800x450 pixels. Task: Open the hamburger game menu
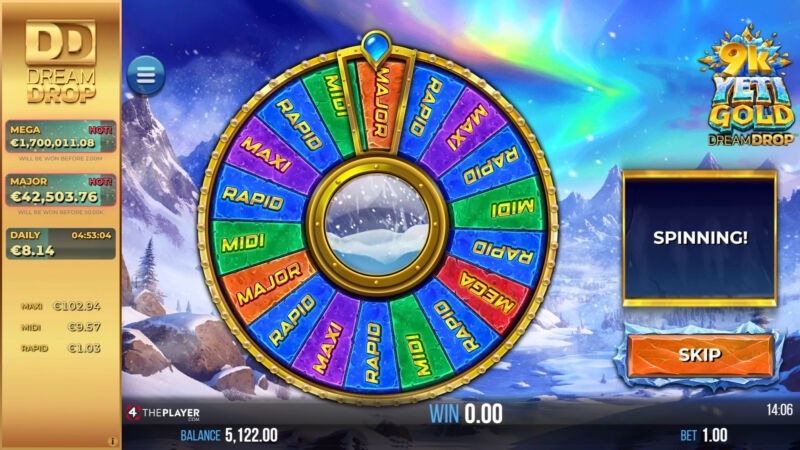[146, 75]
